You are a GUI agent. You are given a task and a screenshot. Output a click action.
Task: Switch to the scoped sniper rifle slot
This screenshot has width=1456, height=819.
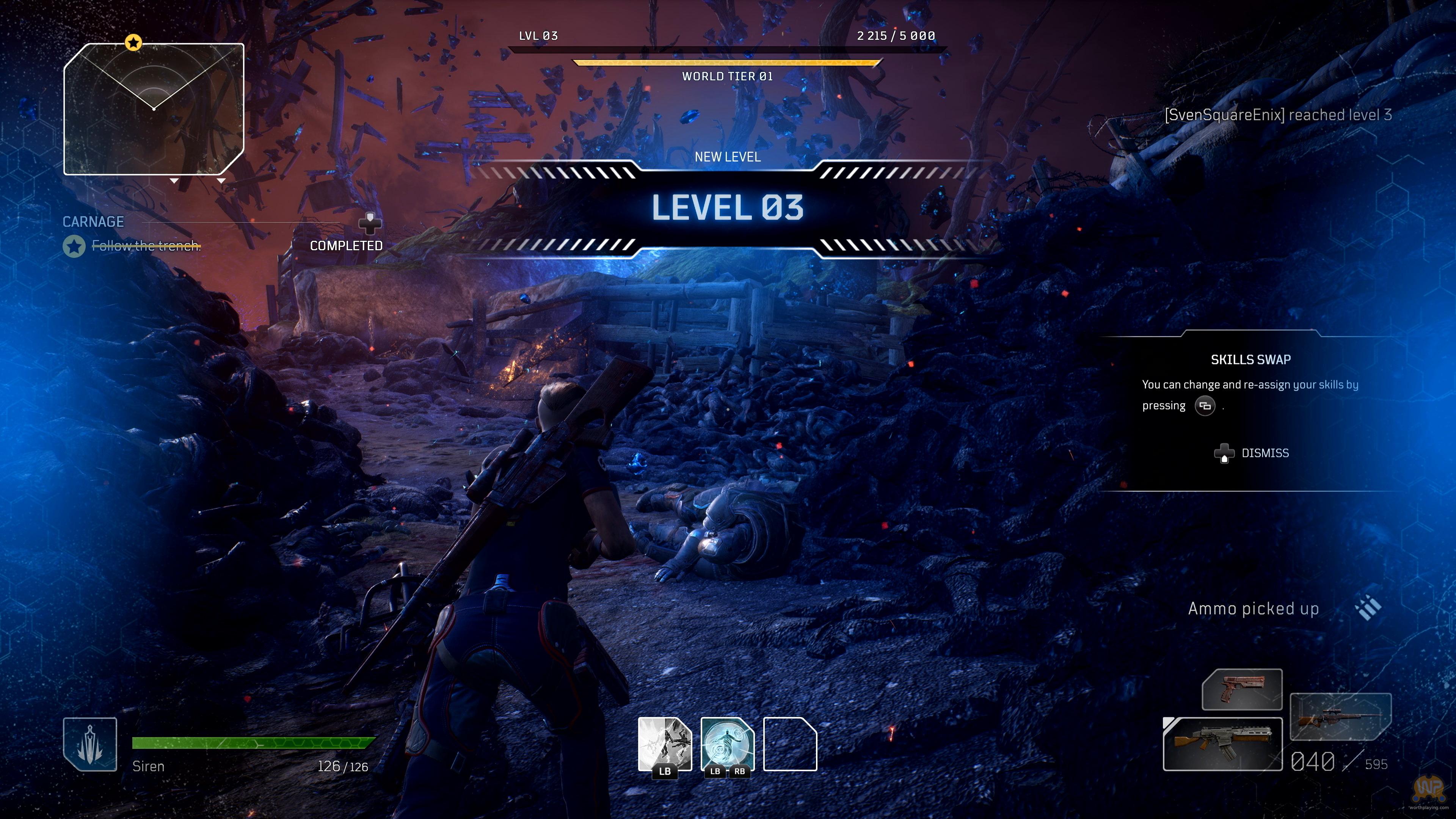[1340, 717]
